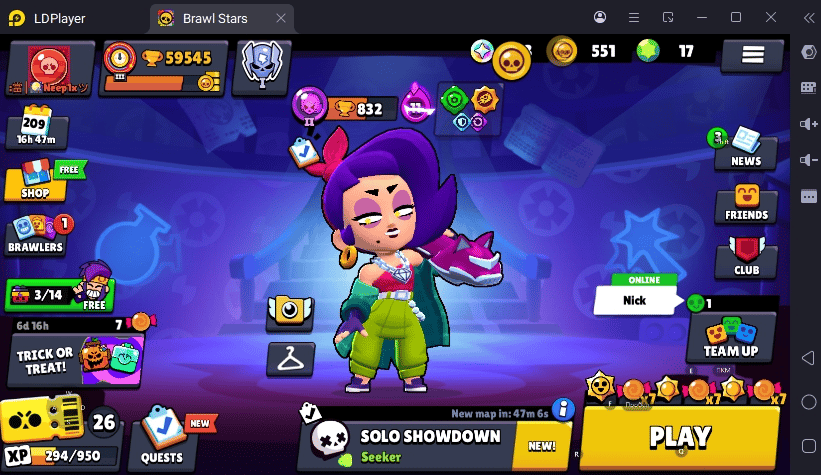821x475 pixels.
Task: Tap the Team Up button
Action: [x=731, y=338]
